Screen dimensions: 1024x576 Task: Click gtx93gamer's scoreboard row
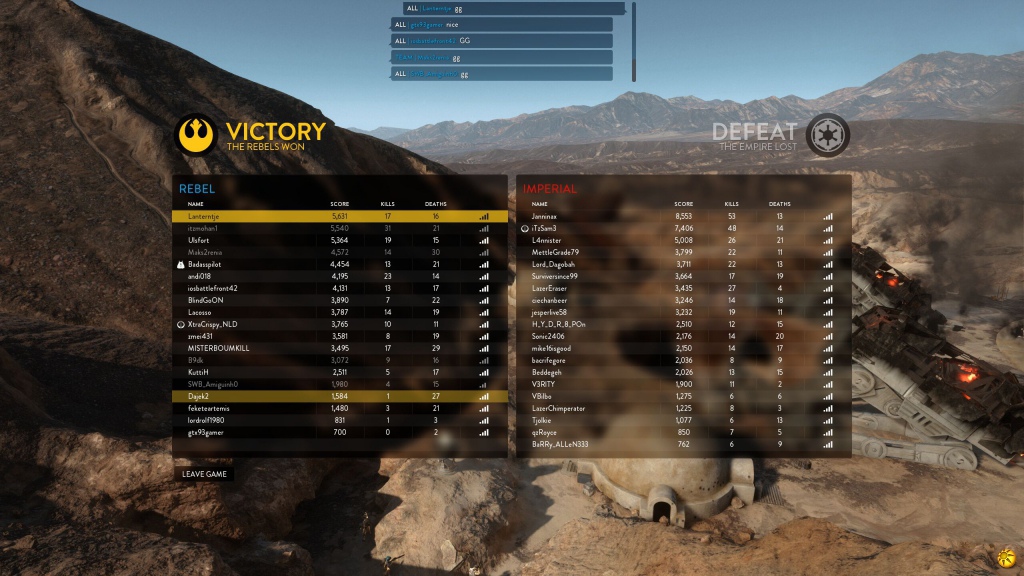click(340, 432)
